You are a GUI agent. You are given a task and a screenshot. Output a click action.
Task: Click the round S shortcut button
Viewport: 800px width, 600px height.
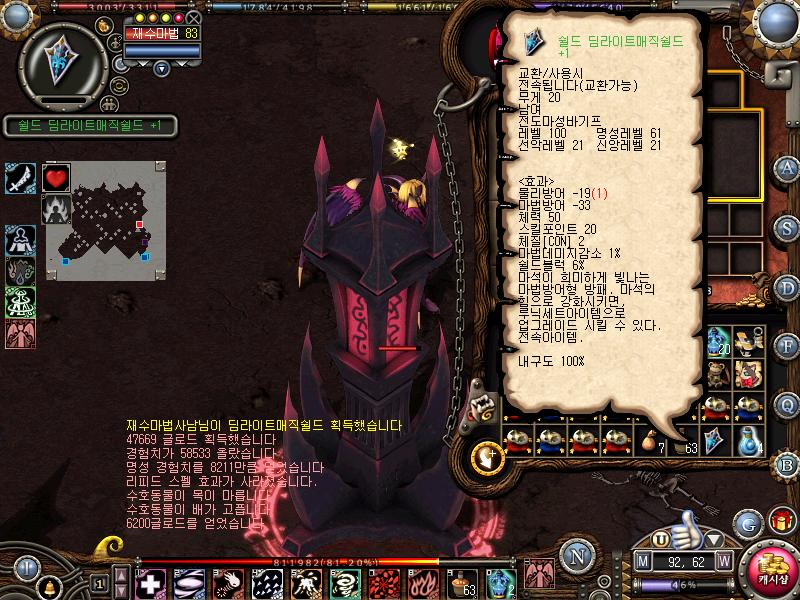pos(788,227)
